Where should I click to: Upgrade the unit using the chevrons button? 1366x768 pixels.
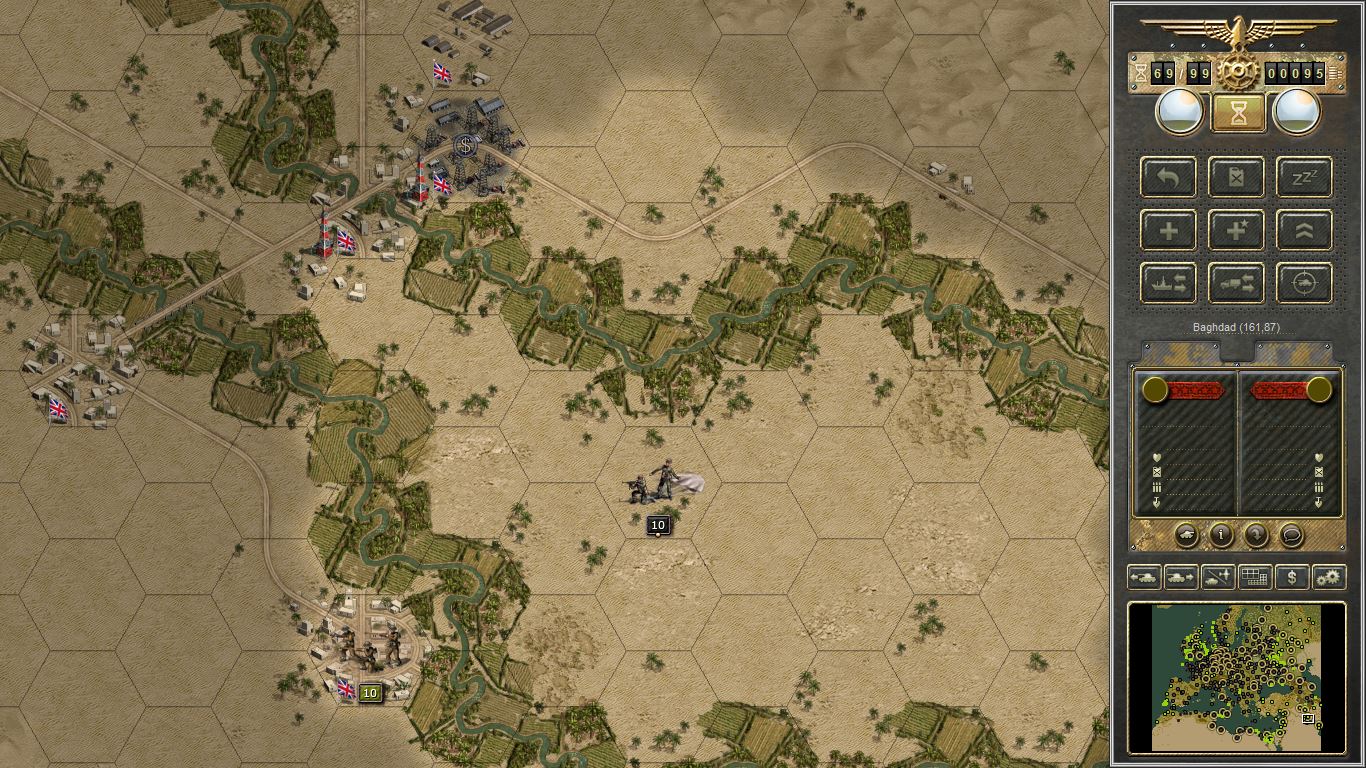[x=1303, y=230]
